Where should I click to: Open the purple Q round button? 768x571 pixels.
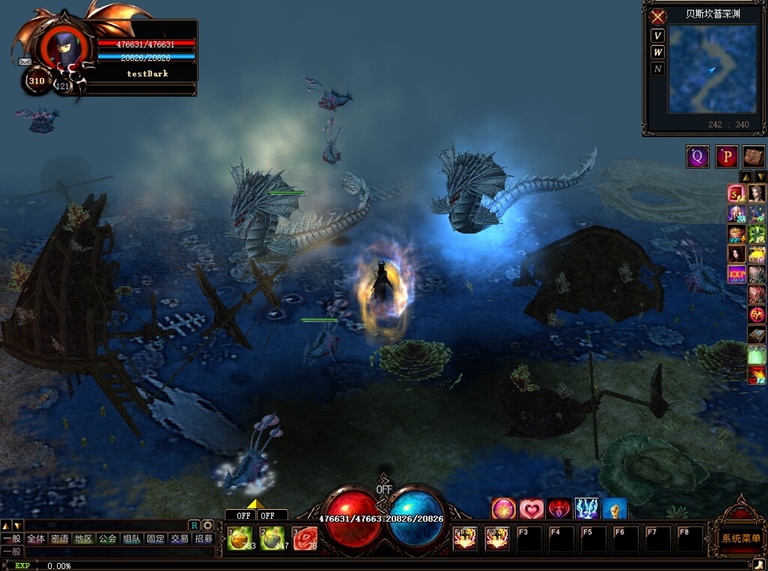[696, 156]
